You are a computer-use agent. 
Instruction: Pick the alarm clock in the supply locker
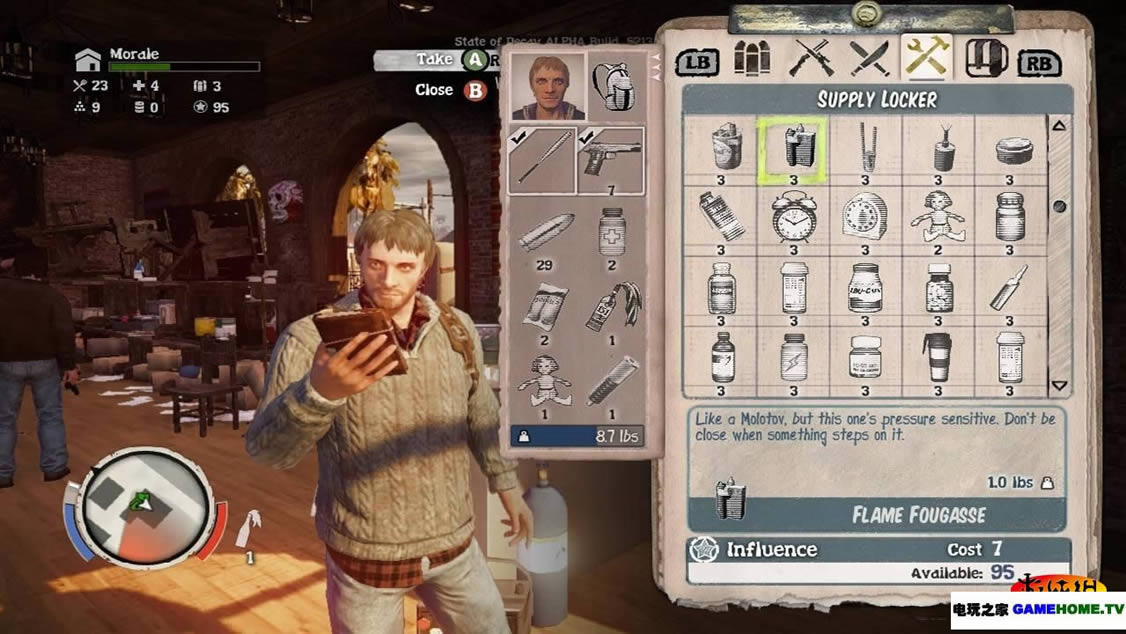[x=792, y=216]
